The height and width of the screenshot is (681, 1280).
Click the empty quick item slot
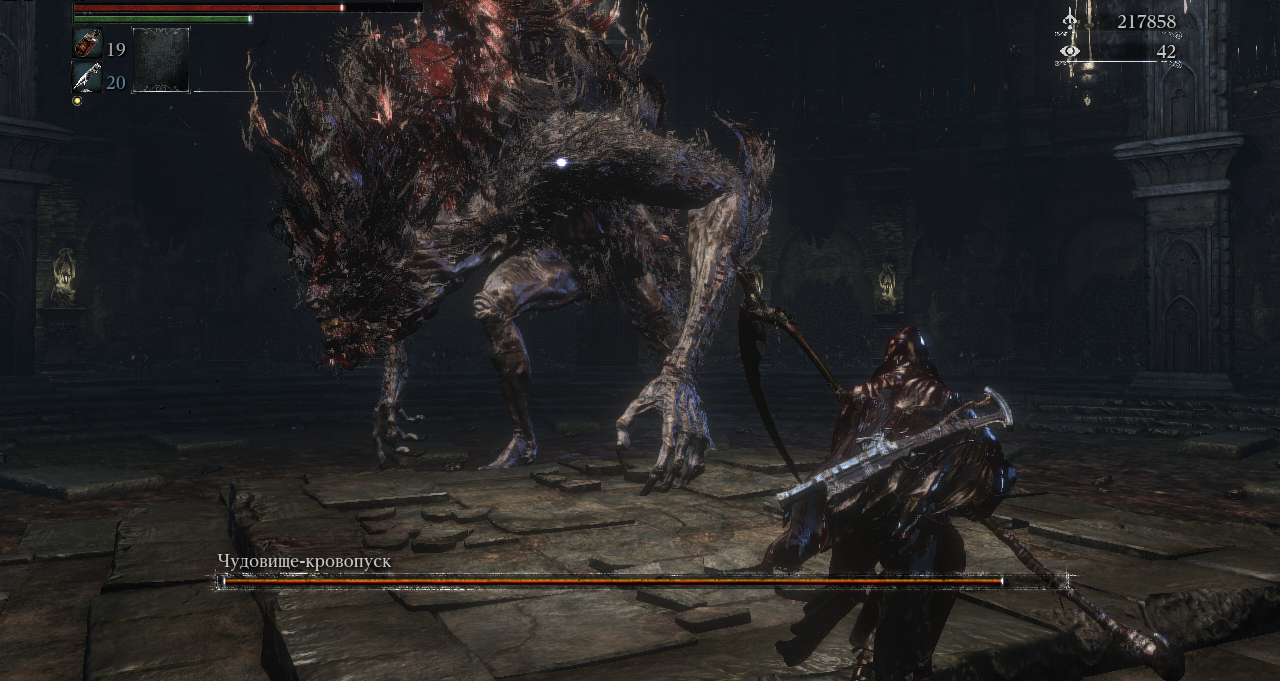tap(161, 60)
